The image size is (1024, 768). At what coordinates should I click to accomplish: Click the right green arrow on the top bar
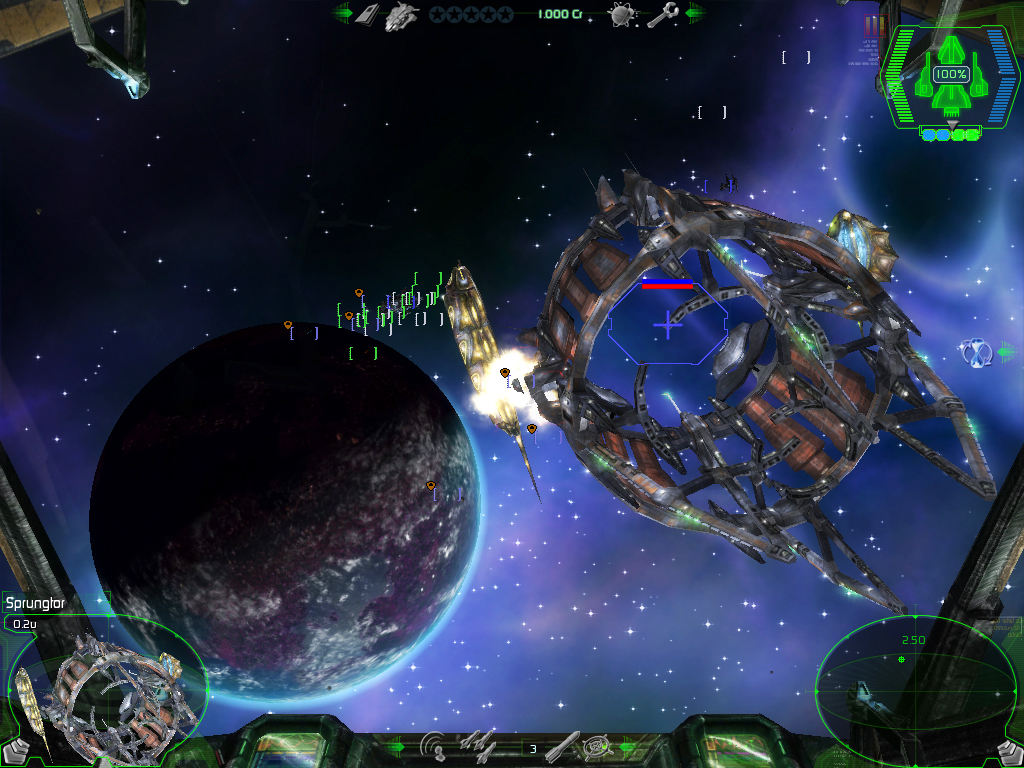tap(694, 13)
